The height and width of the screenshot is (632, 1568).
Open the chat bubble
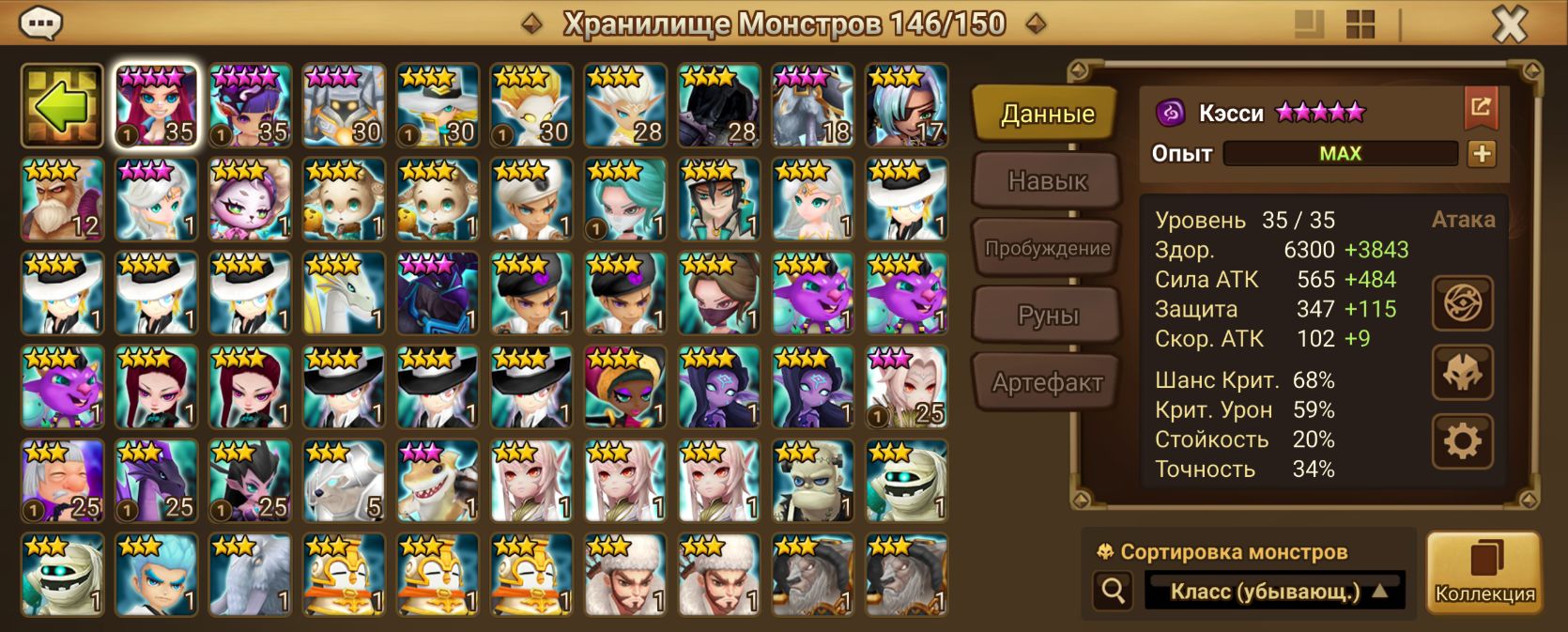pyautogui.click(x=40, y=23)
